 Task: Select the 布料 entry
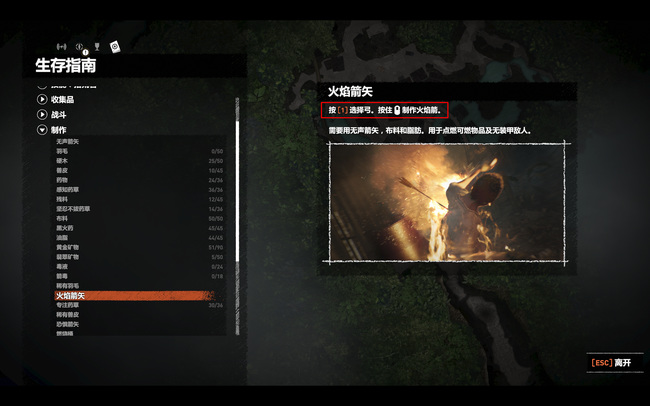tap(62, 217)
